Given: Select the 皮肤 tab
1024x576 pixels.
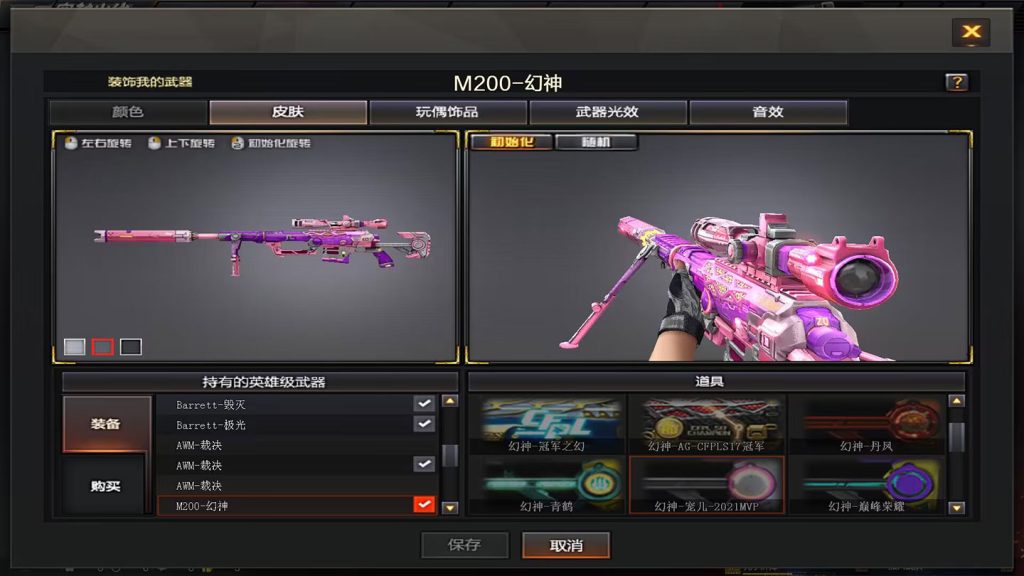Looking at the screenshot, I should (x=288, y=112).
